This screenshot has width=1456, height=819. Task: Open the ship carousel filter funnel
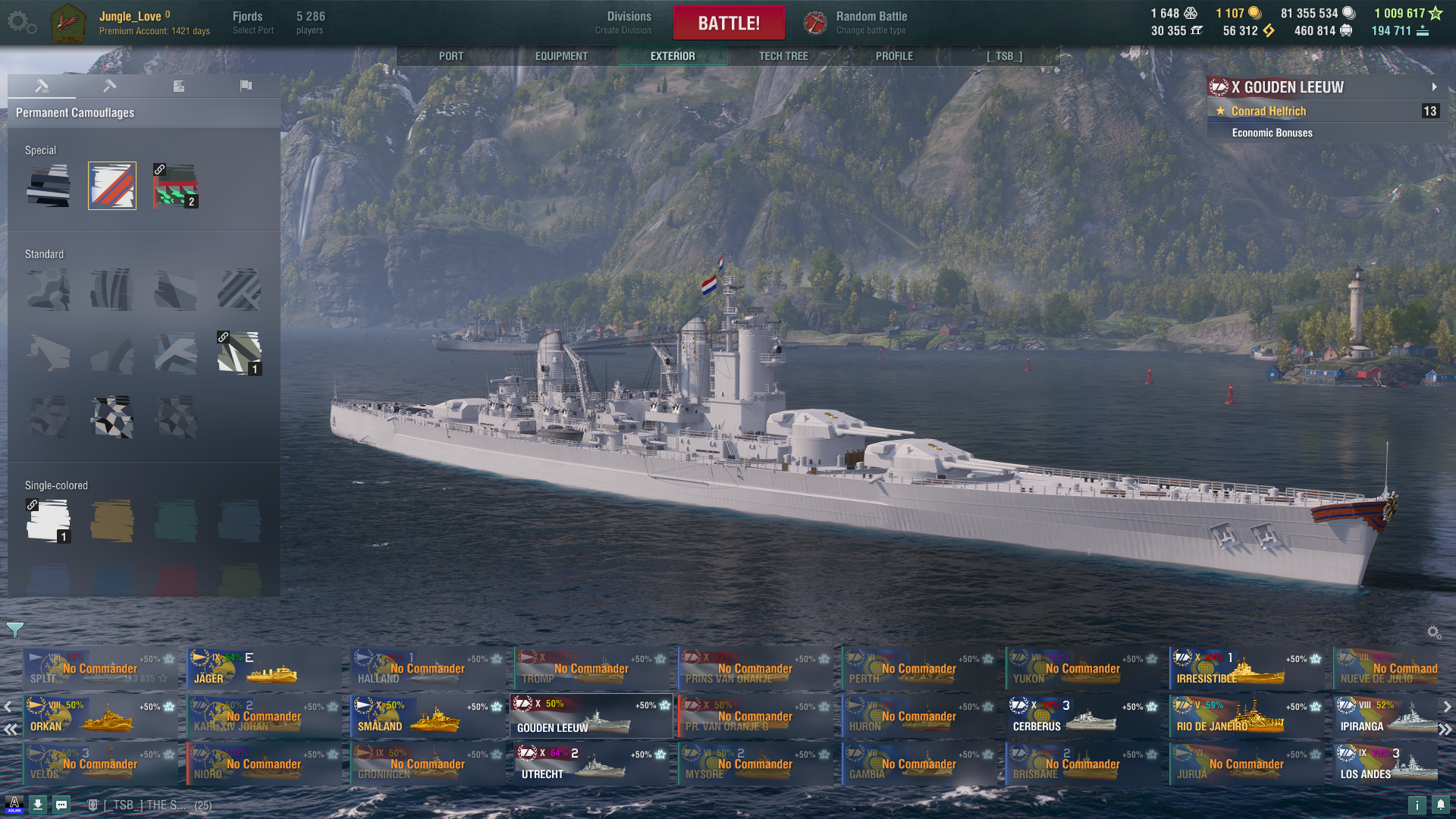14,629
